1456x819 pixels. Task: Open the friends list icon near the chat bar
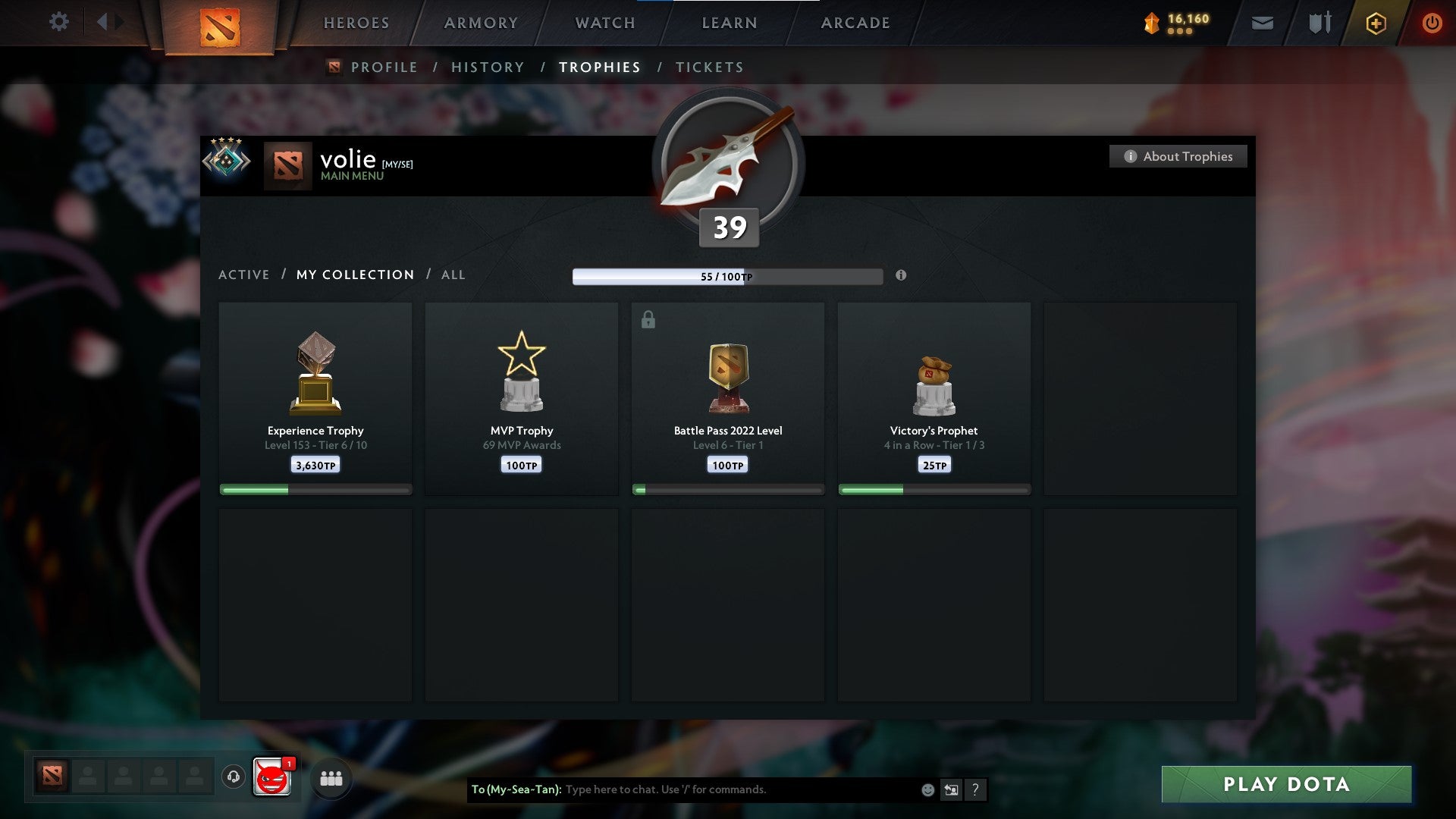pos(331,777)
